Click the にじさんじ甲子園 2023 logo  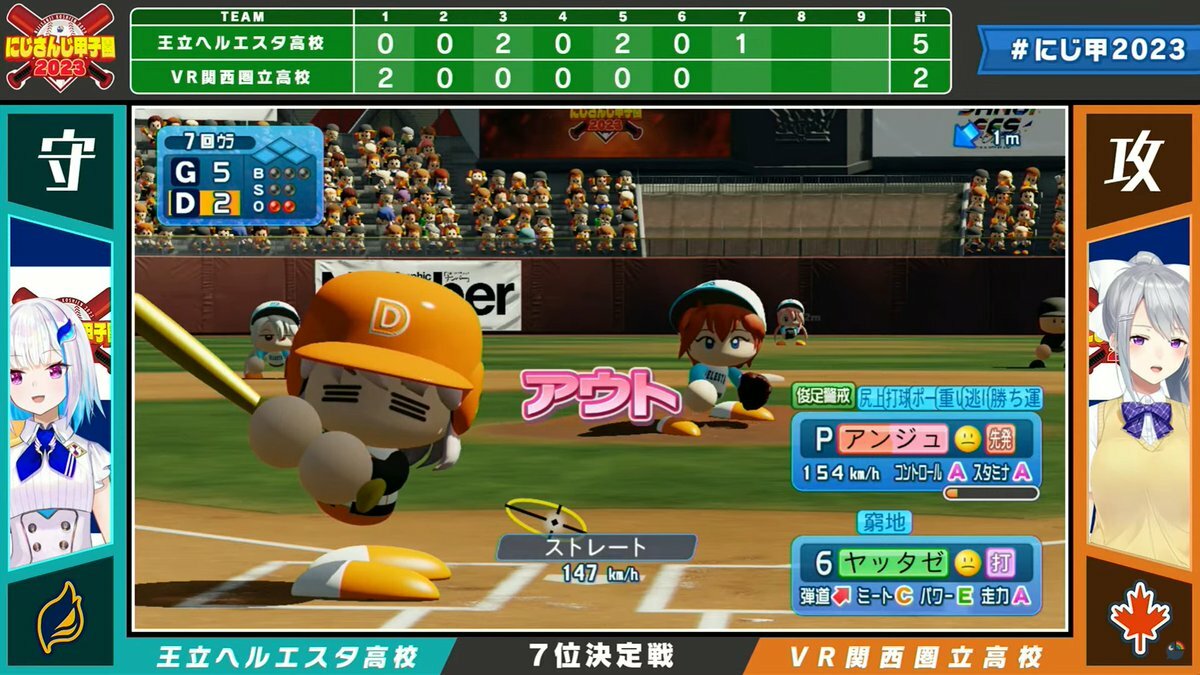[62, 47]
